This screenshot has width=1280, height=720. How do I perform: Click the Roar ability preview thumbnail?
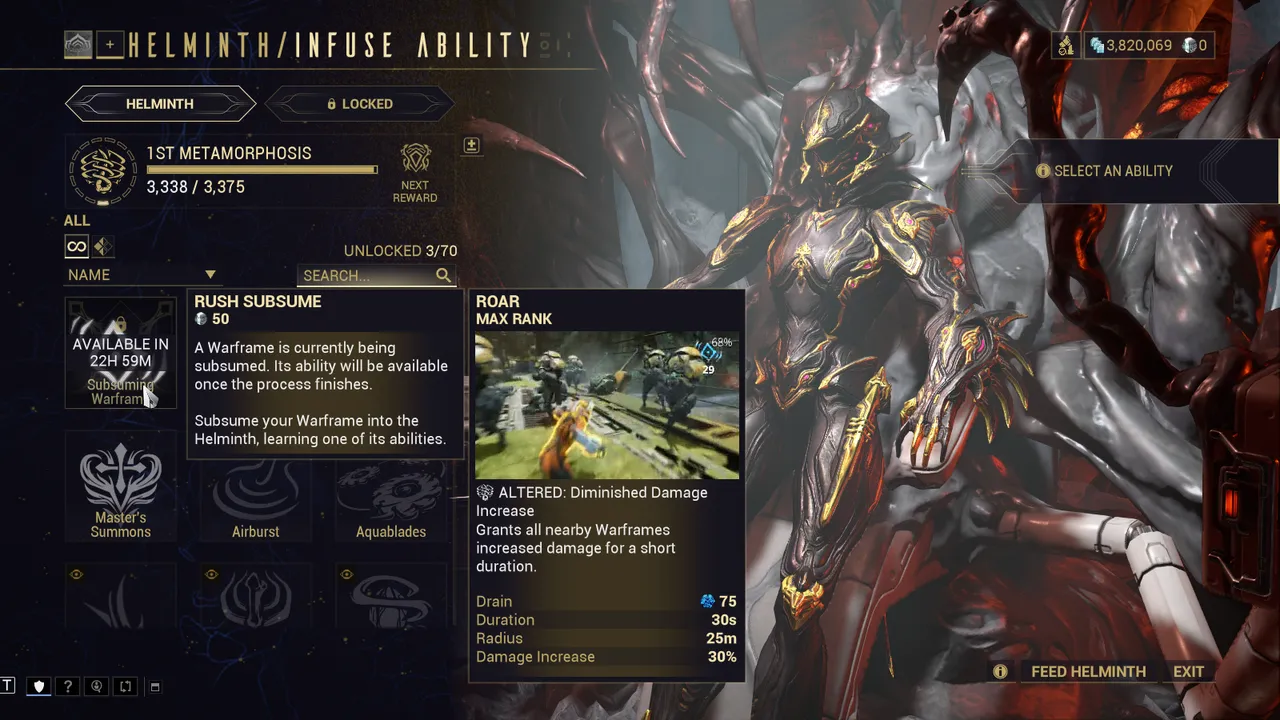tap(607, 405)
